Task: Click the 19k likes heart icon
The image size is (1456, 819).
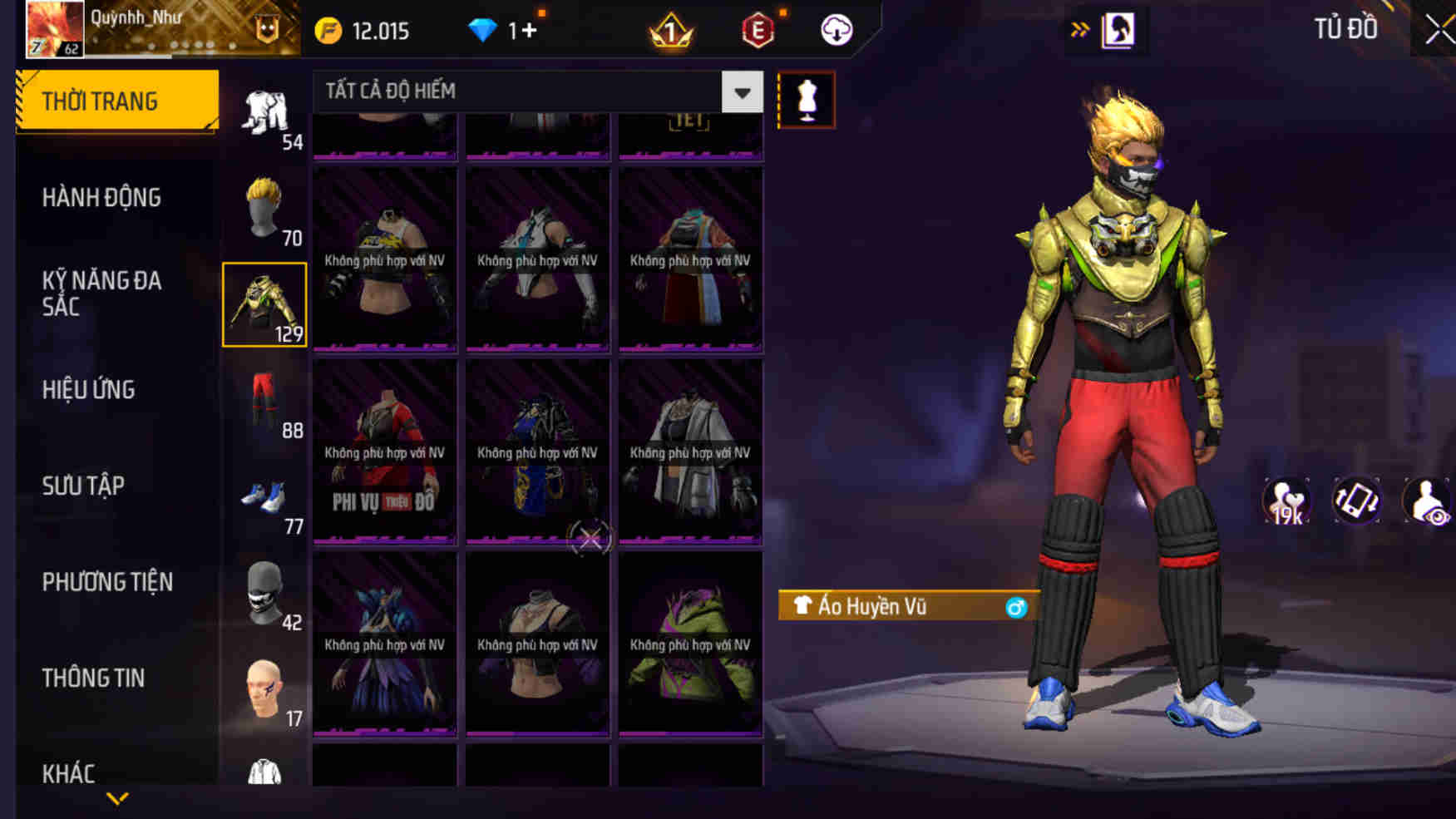Action: point(1288,499)
